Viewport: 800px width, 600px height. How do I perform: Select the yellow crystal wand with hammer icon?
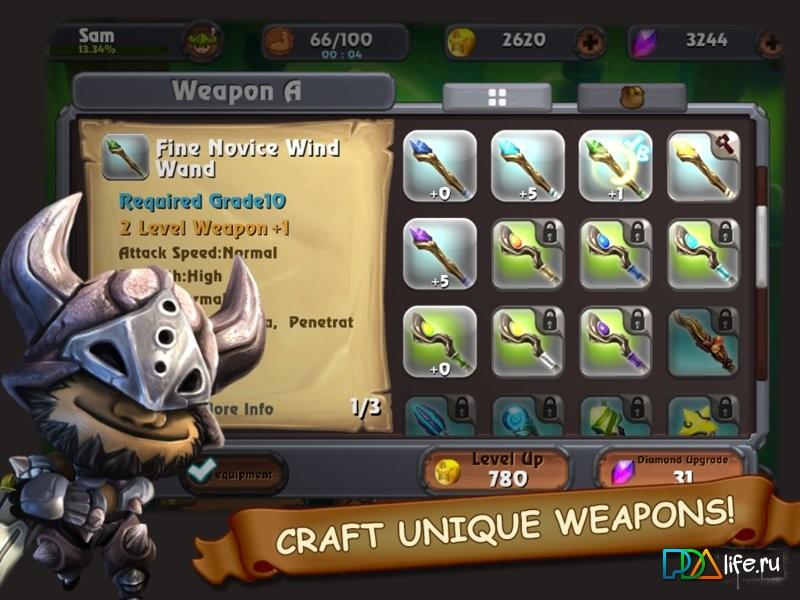click(x=703, y=167)
